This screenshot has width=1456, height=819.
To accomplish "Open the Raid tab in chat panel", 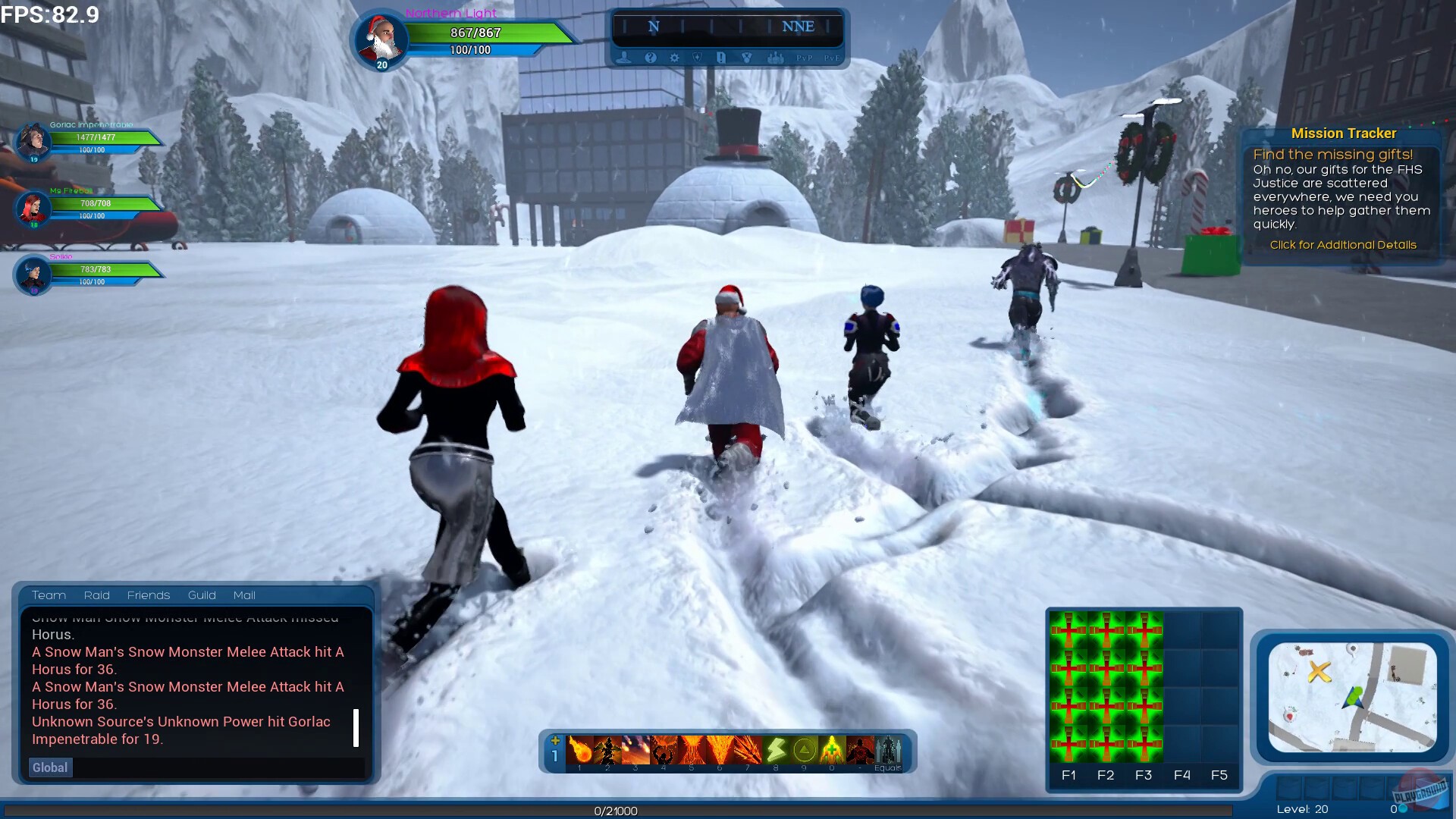I will point(96,595).
